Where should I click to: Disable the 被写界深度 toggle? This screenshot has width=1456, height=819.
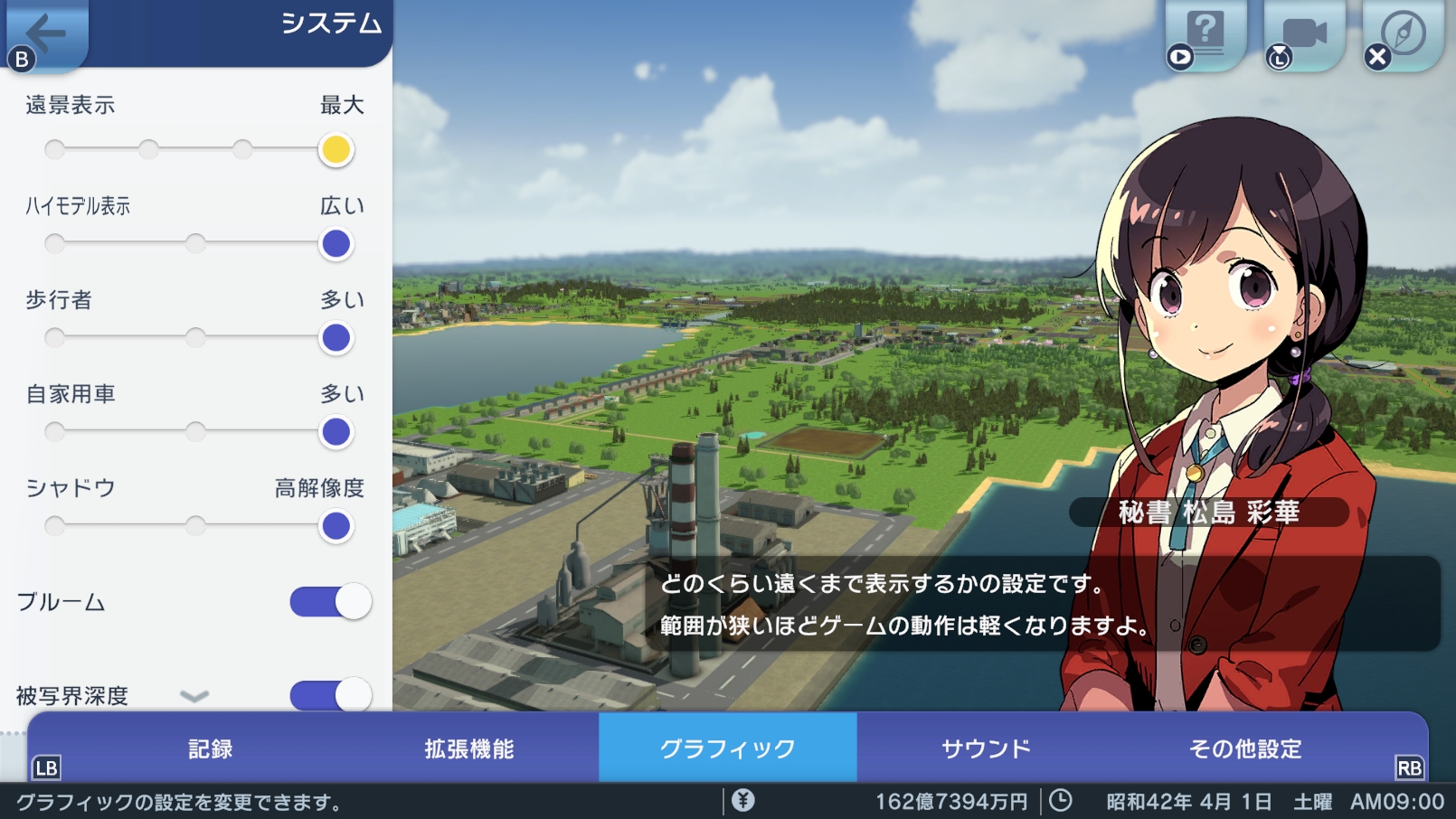point(330,696)
